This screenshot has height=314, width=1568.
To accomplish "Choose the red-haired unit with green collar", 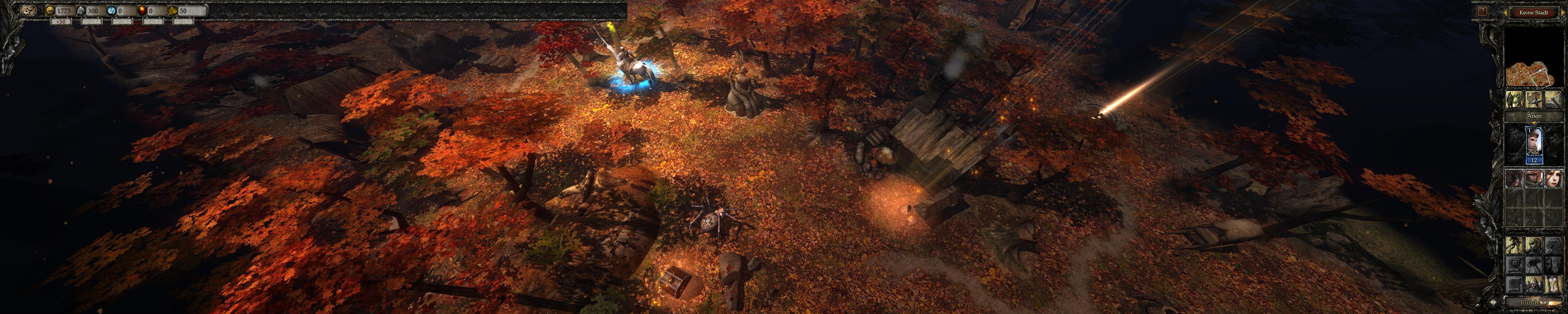I will (1533, 179).
